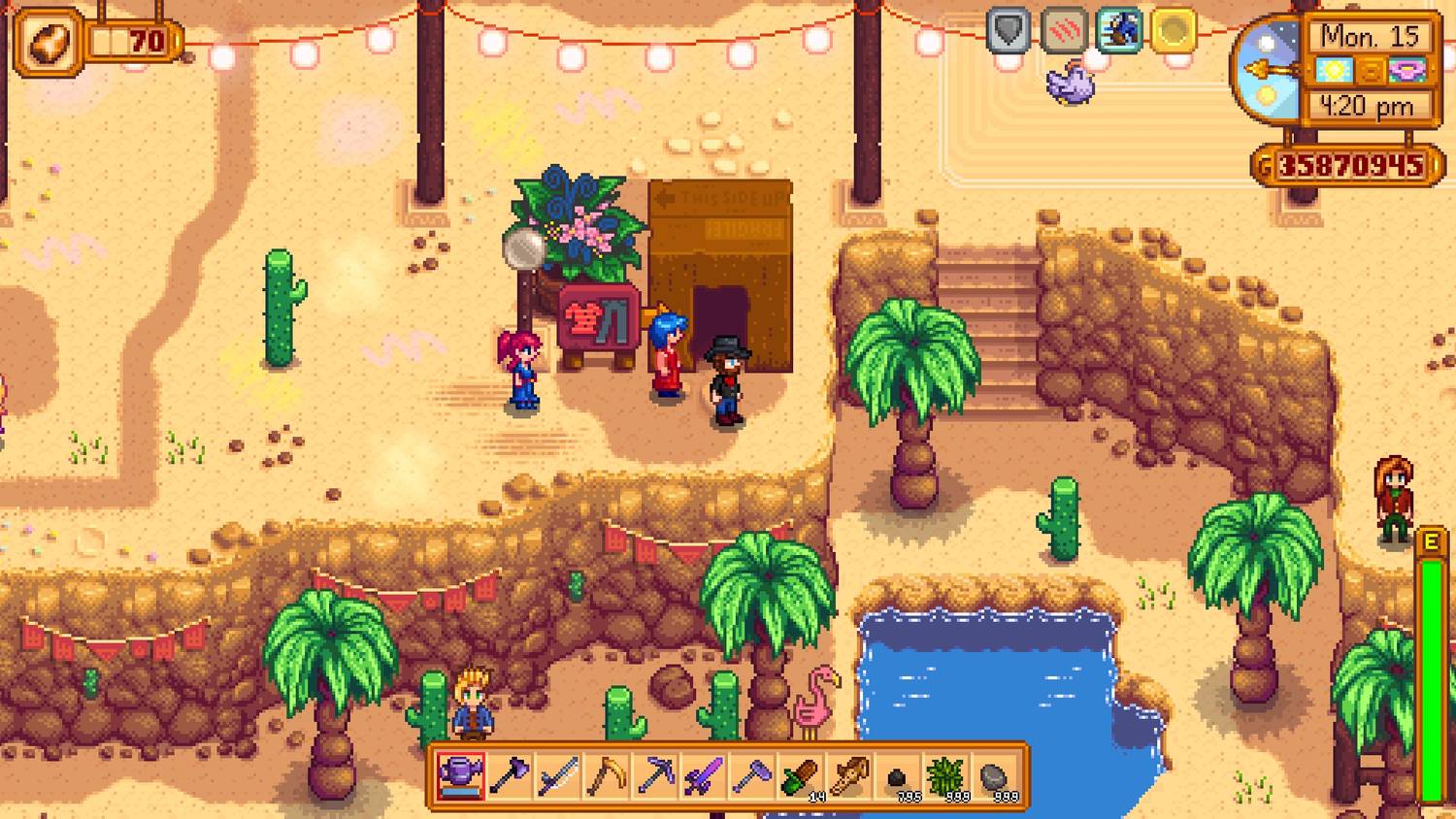Click the luck fortune icon on the clock

1406,69
